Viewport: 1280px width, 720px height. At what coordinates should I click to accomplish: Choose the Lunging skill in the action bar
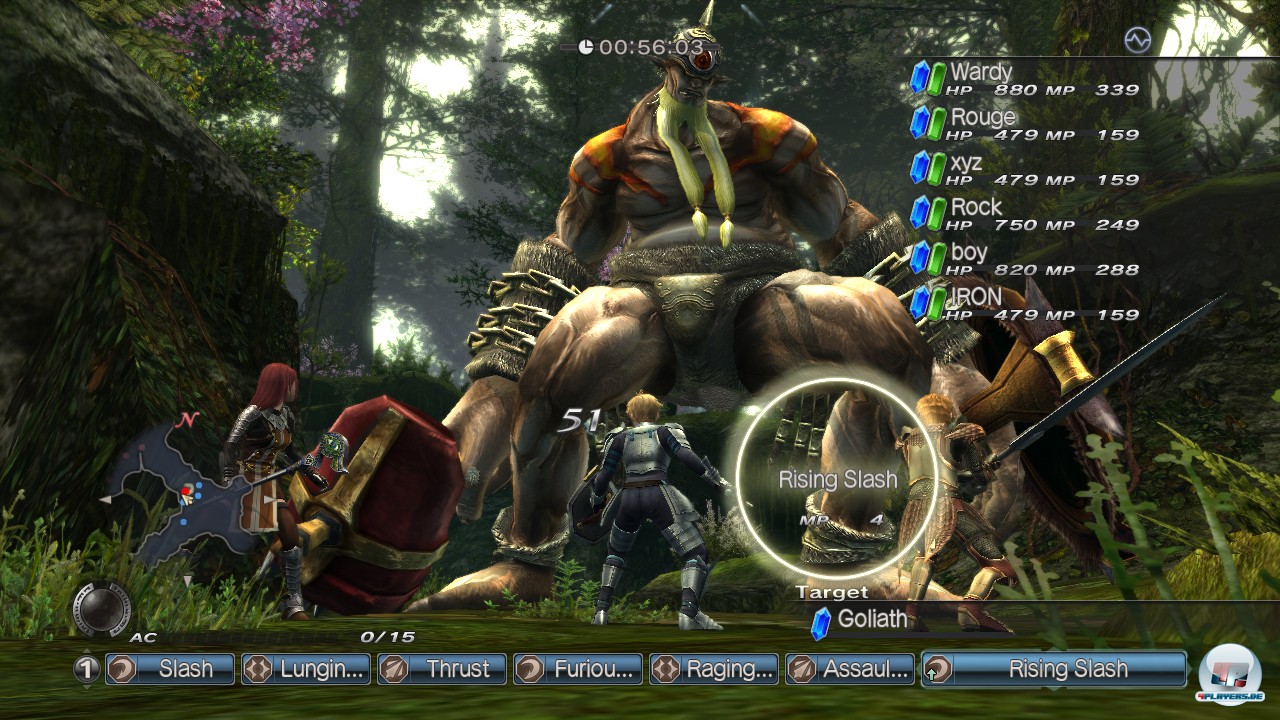pos(306,669)
